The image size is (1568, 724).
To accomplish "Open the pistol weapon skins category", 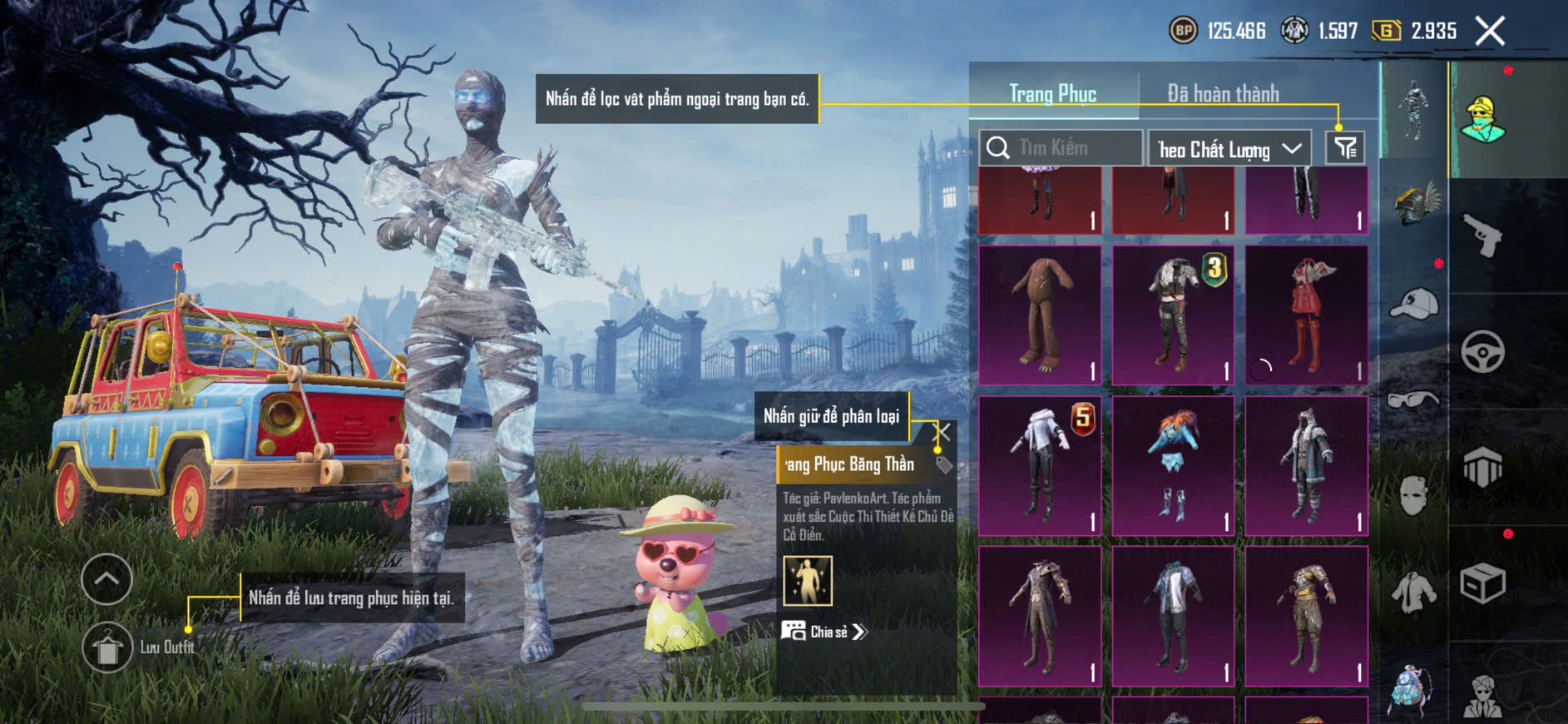I will pos(1483,236).
